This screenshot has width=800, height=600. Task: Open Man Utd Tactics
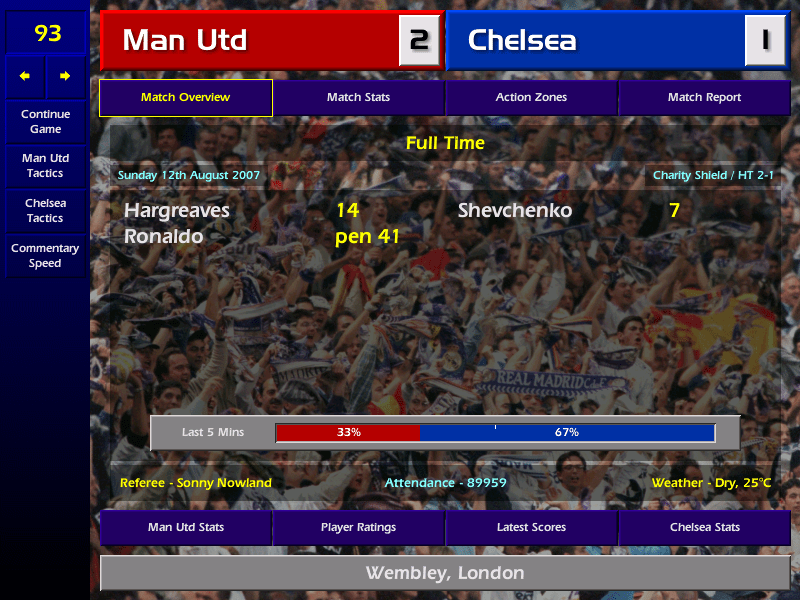pyautogui.click(x=45, y=166)
